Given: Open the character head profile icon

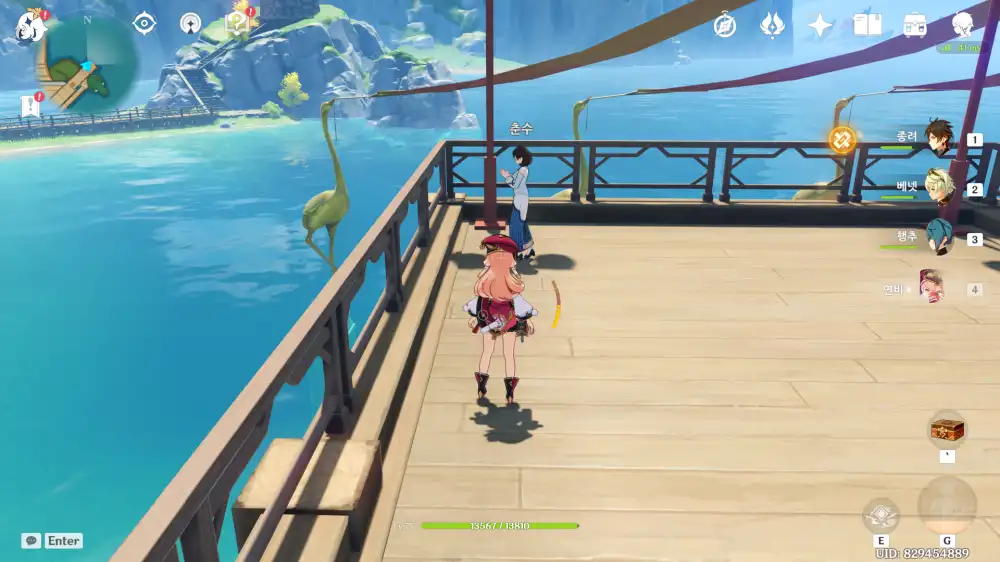Looking at the screenshot, I should point(962,25).
